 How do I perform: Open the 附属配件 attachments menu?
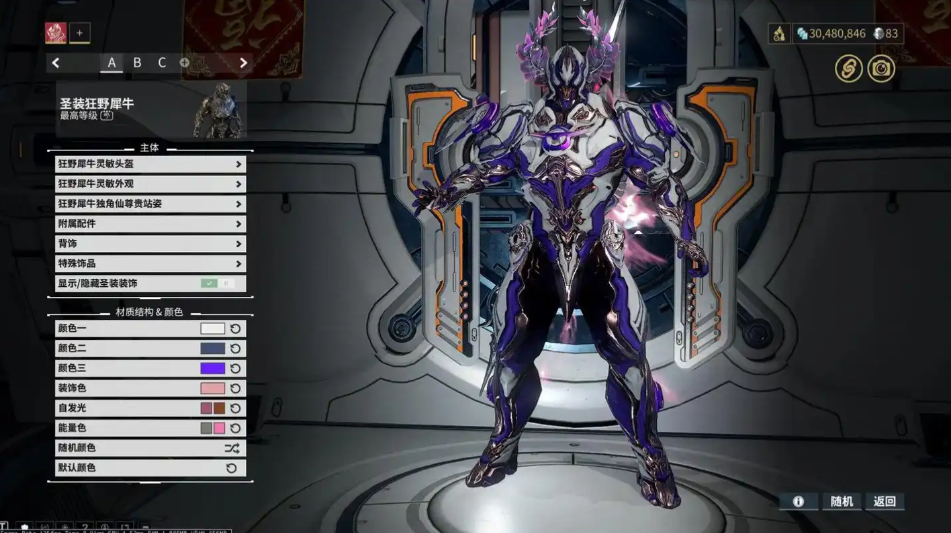pos(150,224)
